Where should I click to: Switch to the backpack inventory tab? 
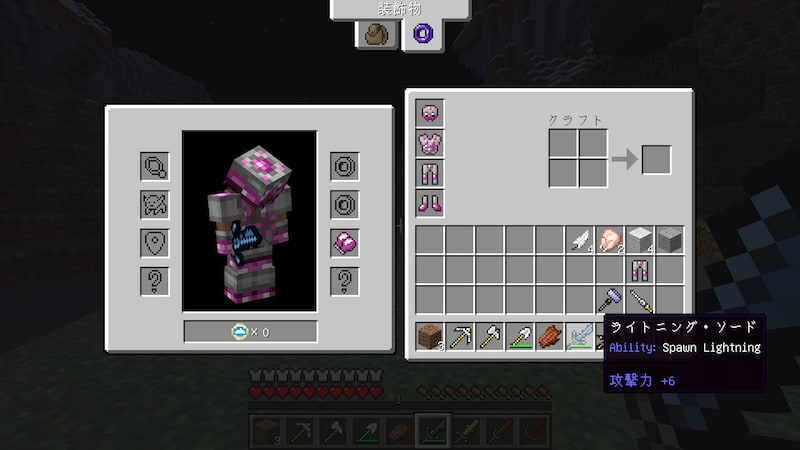point(378,35)
